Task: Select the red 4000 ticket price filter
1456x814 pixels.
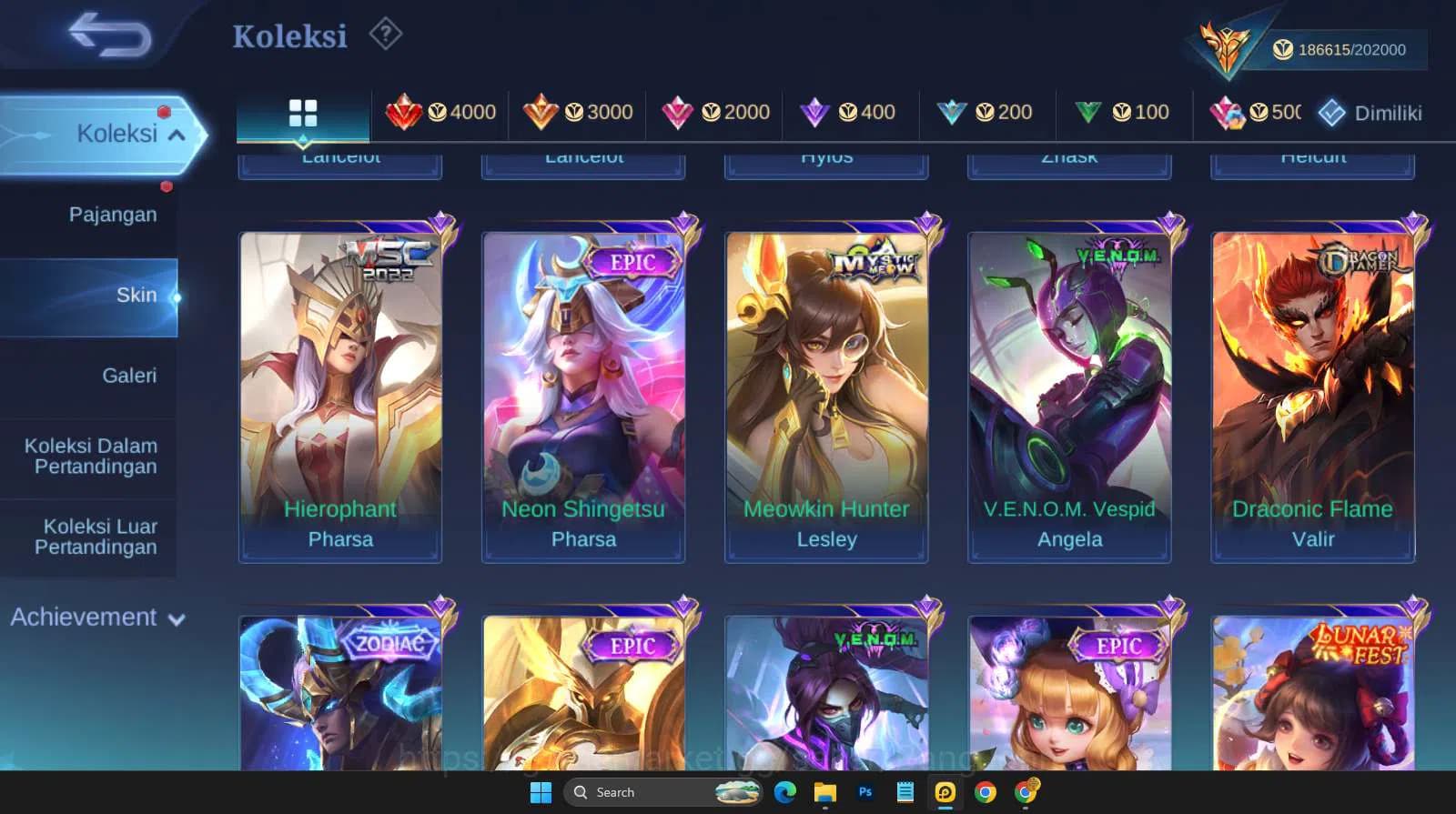Action: click(440, 112)
